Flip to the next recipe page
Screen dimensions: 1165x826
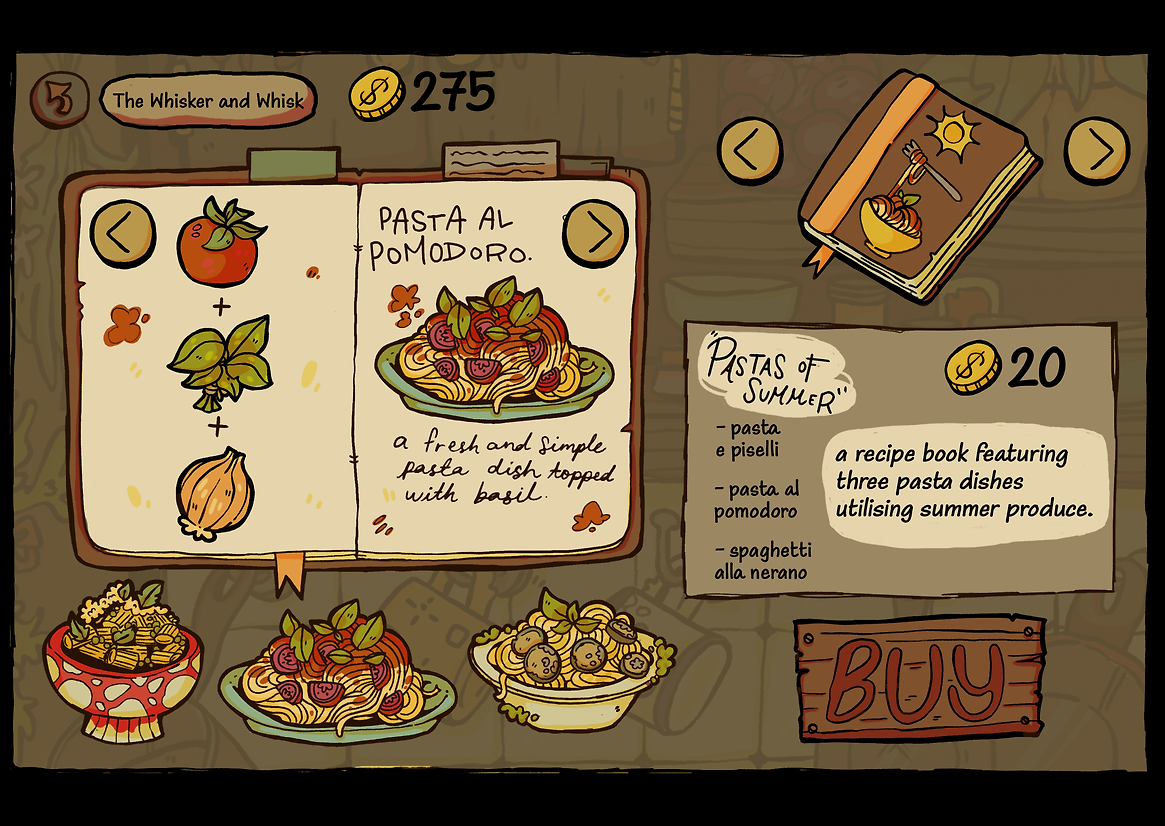595,233
